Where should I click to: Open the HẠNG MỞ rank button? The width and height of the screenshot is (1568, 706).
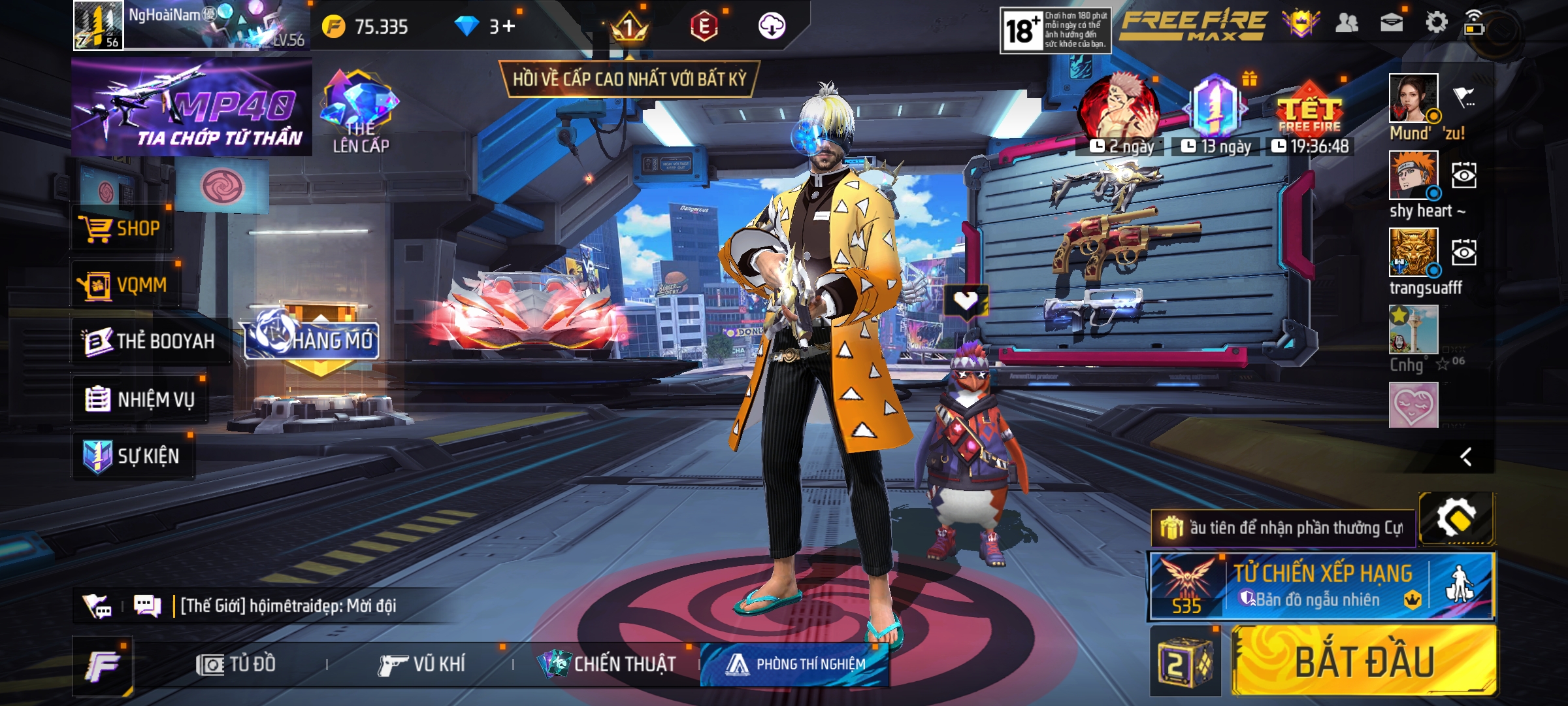pyautogui.click(x=312, y=339)
